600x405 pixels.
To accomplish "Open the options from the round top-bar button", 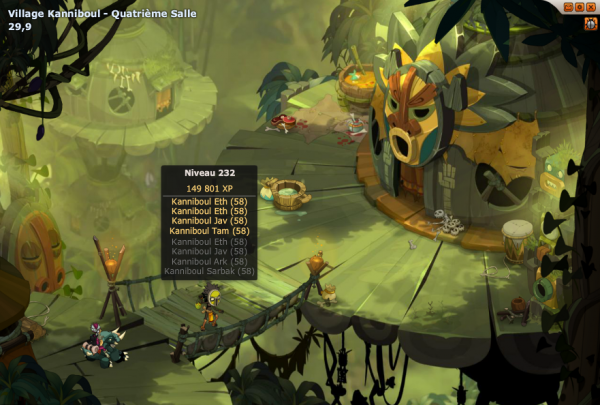I will 579,6.
